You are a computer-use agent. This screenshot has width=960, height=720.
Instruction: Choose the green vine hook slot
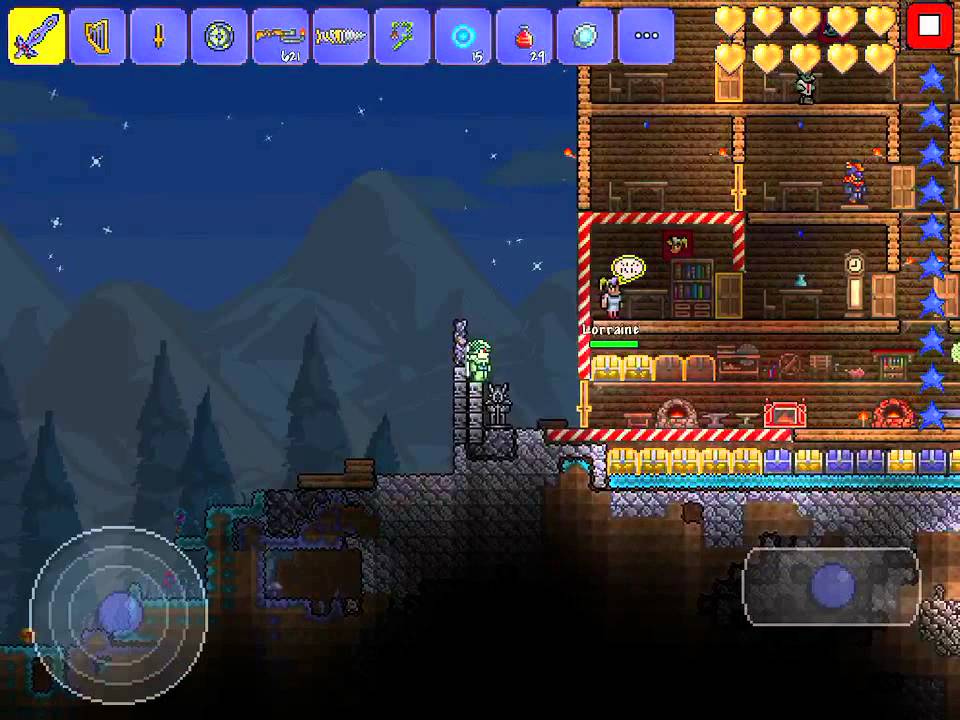click(402, 36)
